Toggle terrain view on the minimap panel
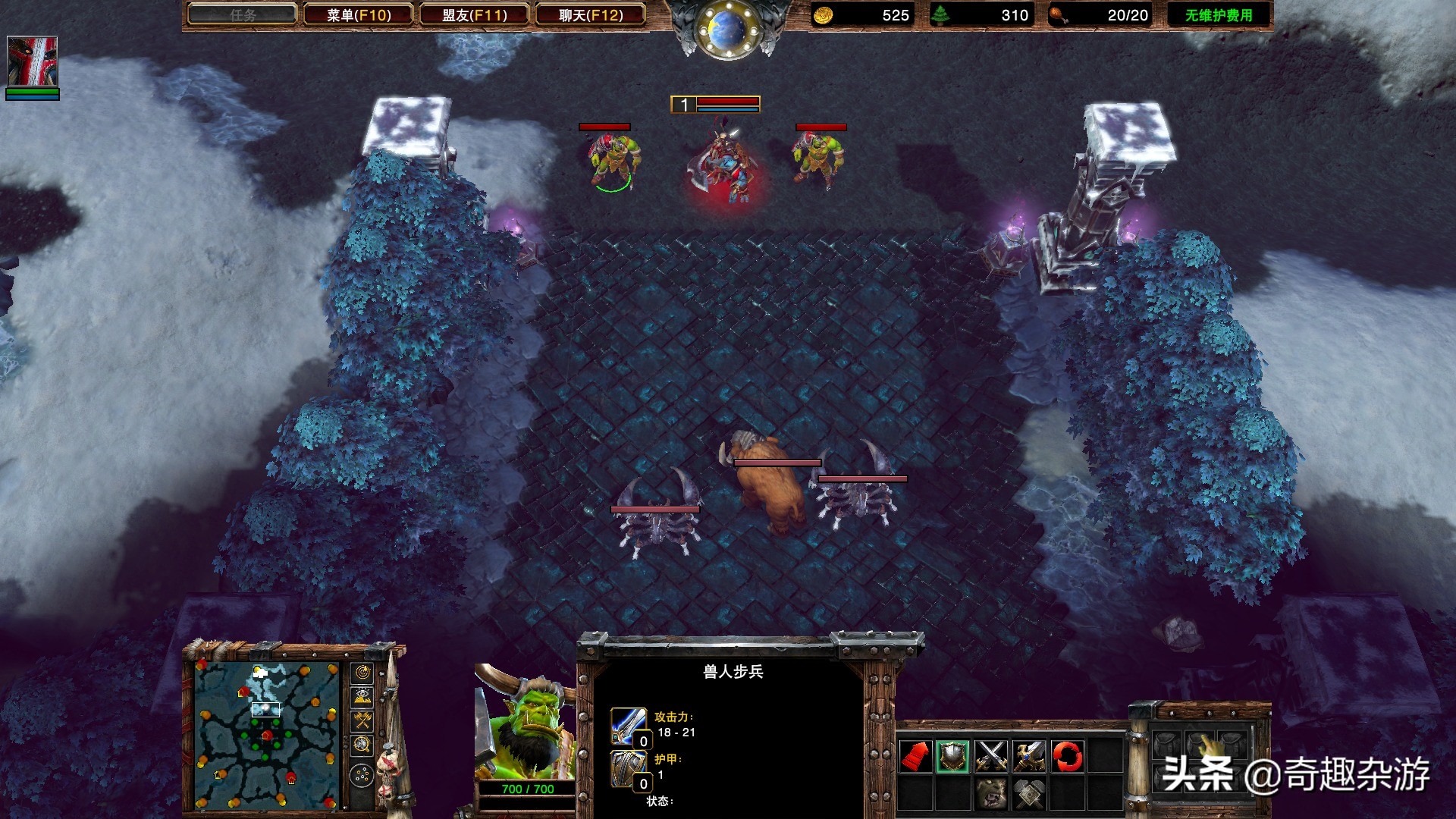This screenshot has height=819, width=1456. pos(362,695)
